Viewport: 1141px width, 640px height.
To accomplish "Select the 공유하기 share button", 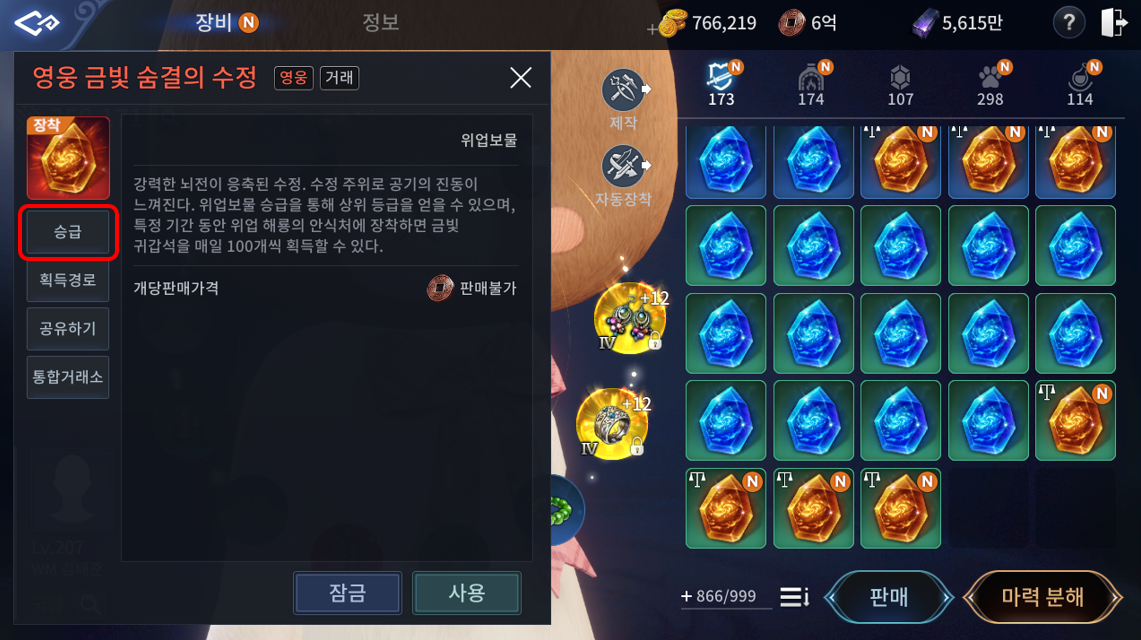I will pyautogui.click(x=68, y=328).
